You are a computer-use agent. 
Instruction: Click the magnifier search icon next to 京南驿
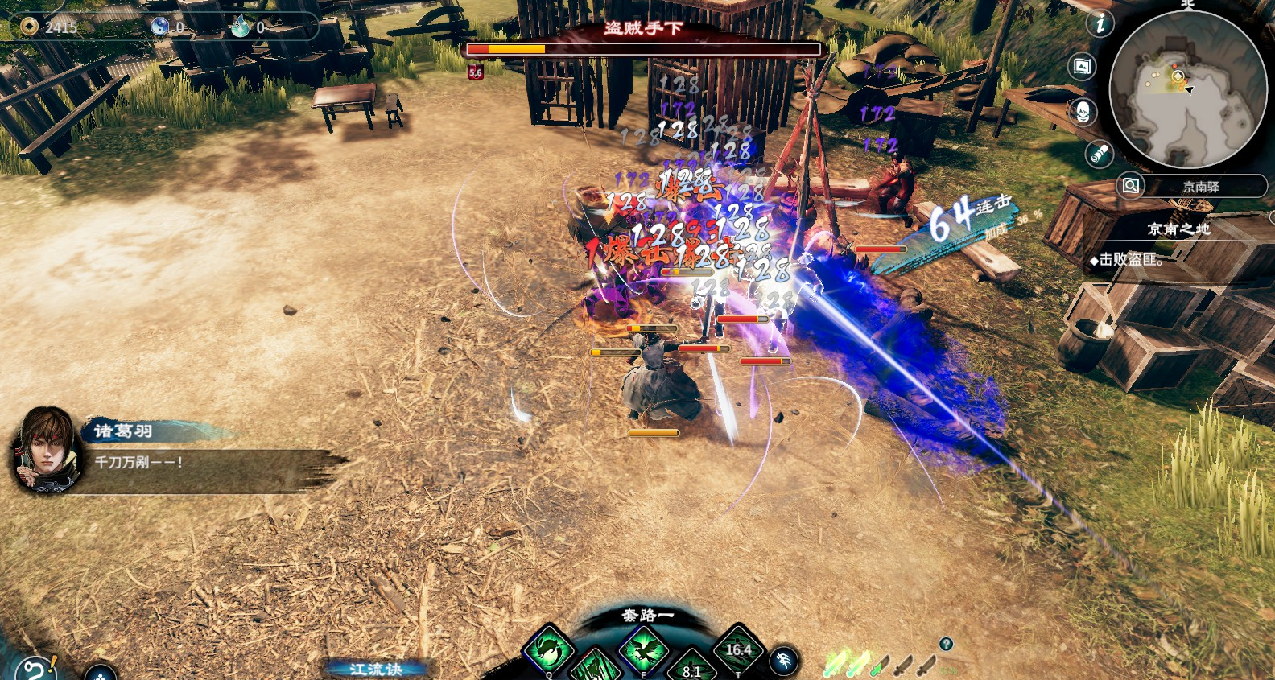[x=1130, y=186]
